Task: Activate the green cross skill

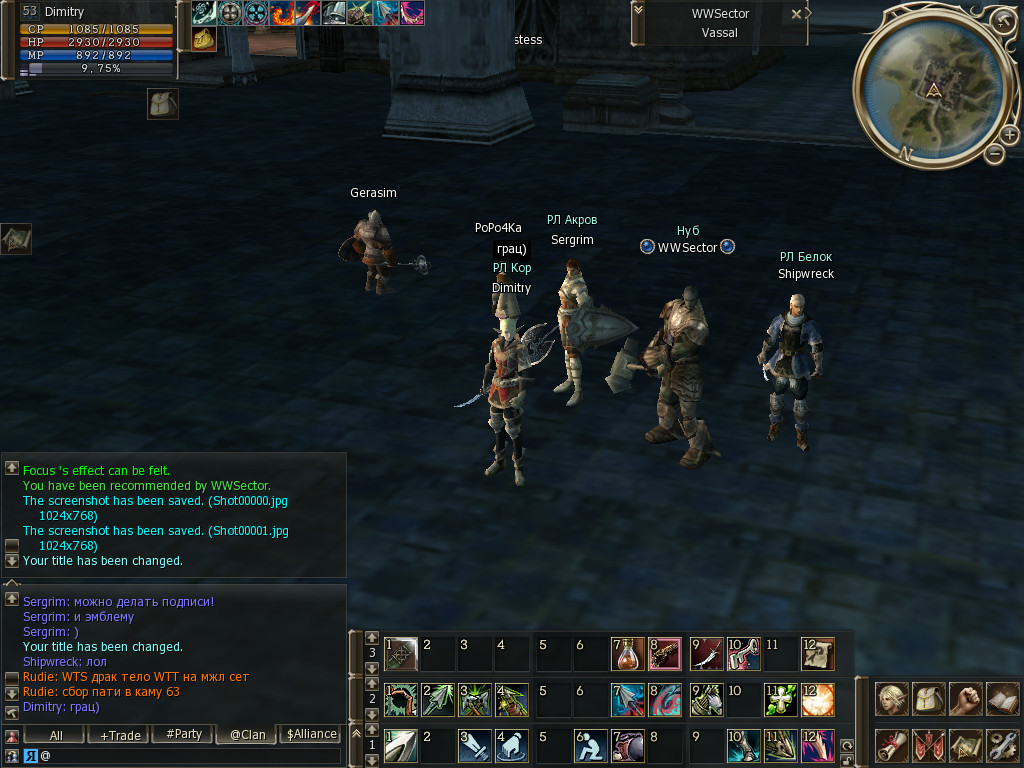Action: click(x=780, y=699)
